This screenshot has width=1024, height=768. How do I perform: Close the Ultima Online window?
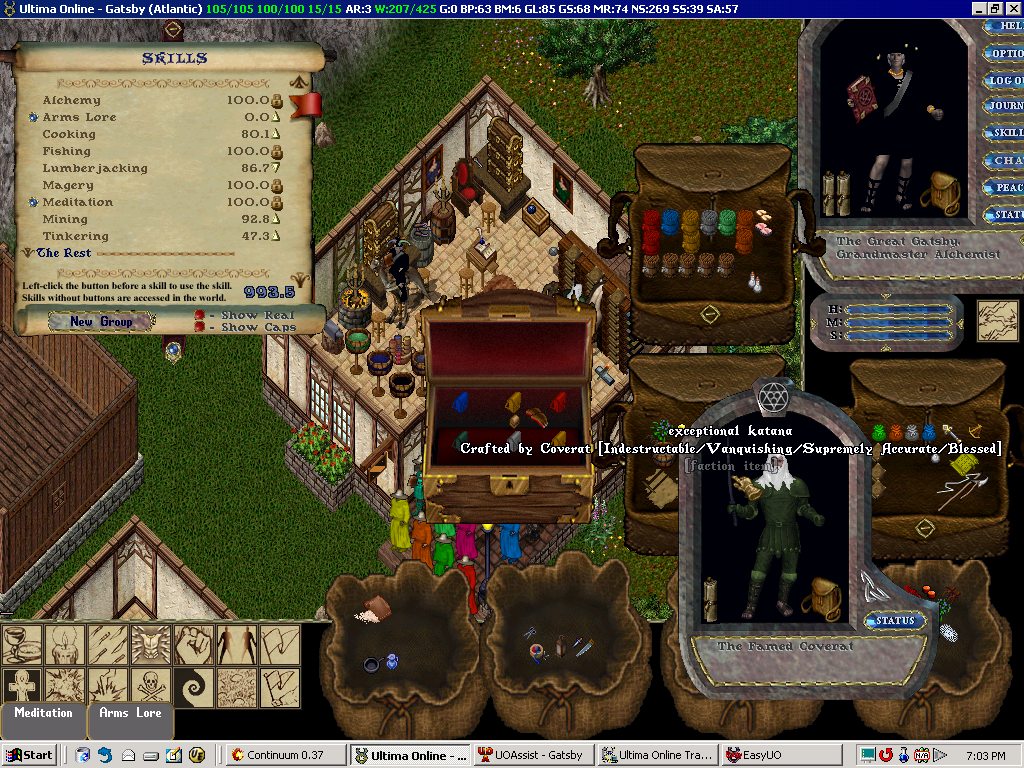coord(1014,8)
